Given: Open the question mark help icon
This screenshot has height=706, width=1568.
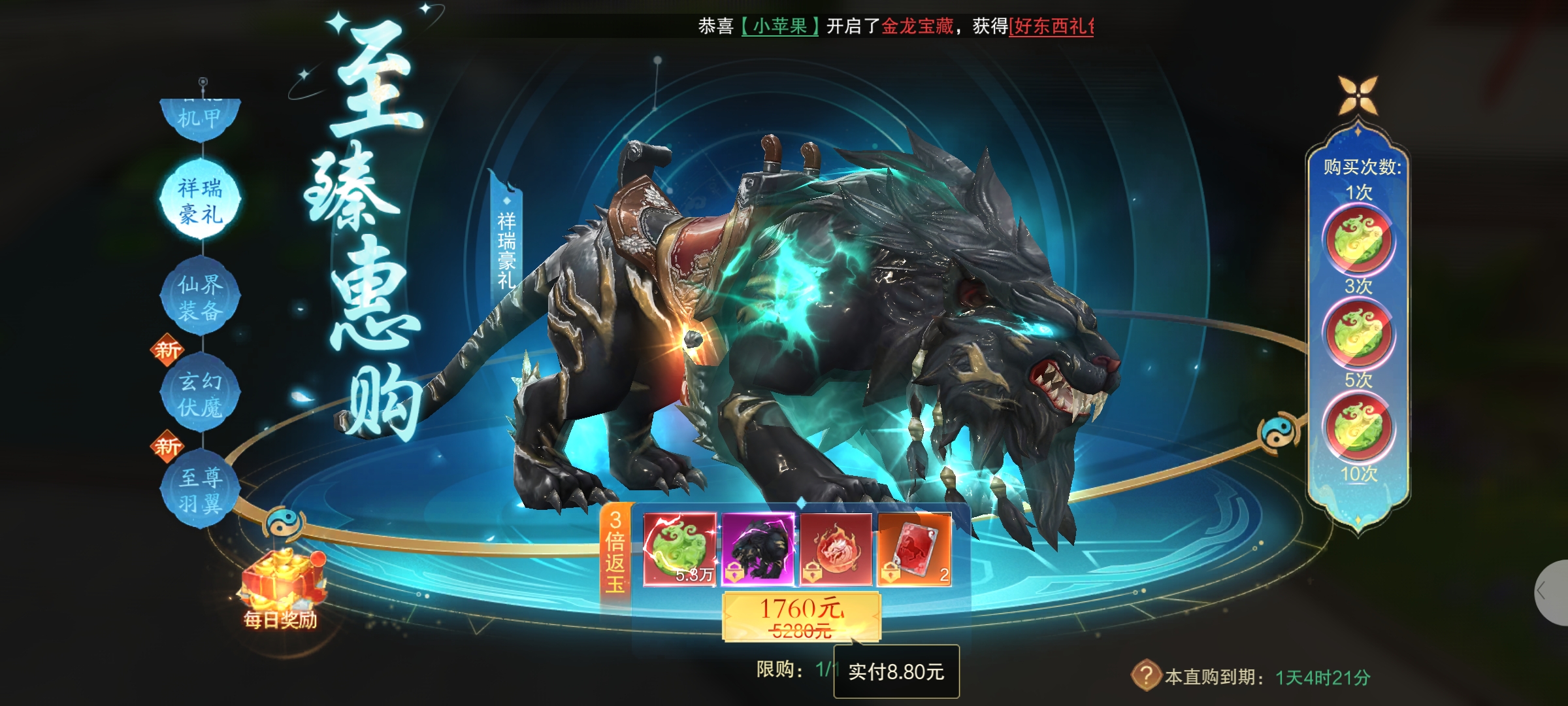Looking at the screenshot, I should click(1145, 675).
